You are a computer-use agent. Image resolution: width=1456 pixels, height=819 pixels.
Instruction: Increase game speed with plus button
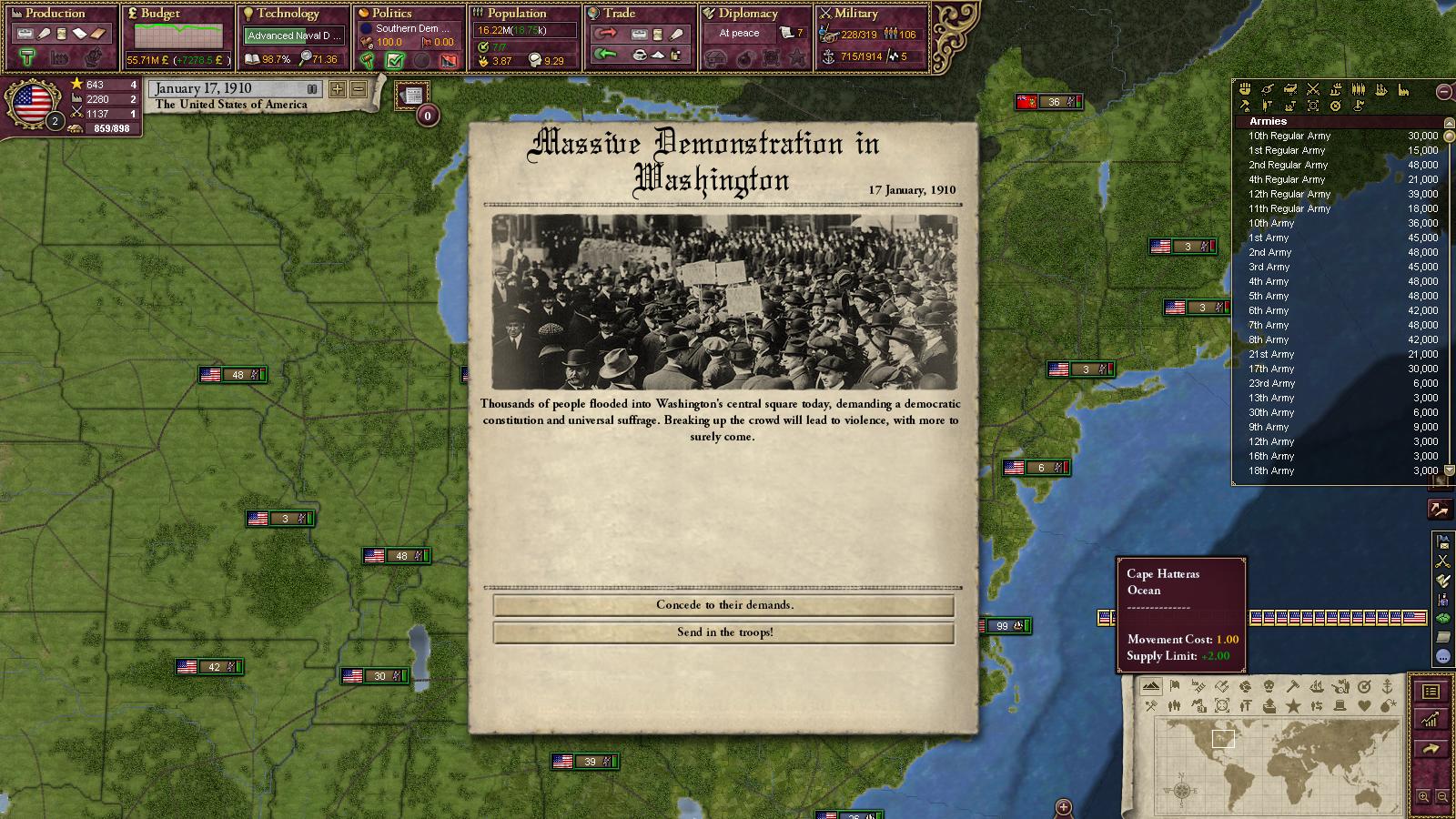tap(338, 89)
